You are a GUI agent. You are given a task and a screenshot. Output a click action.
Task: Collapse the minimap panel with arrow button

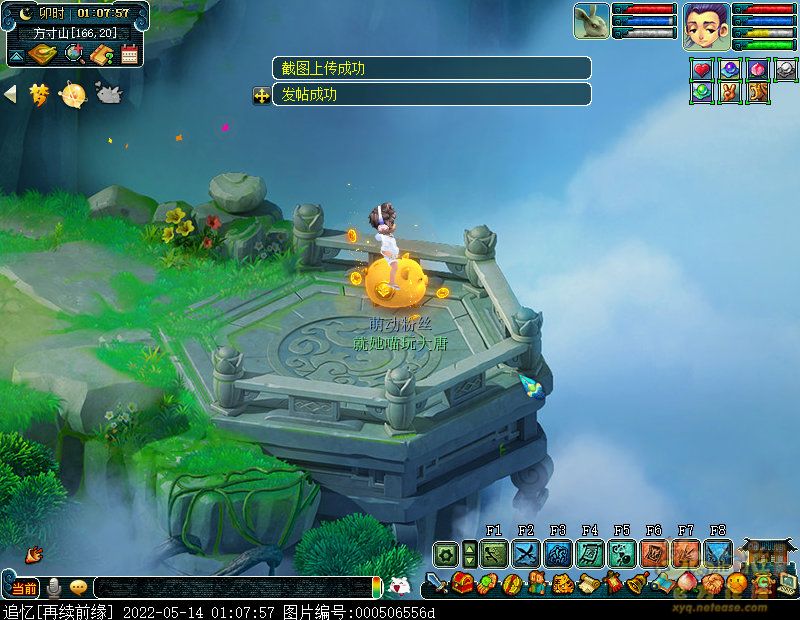pos(17,55)
